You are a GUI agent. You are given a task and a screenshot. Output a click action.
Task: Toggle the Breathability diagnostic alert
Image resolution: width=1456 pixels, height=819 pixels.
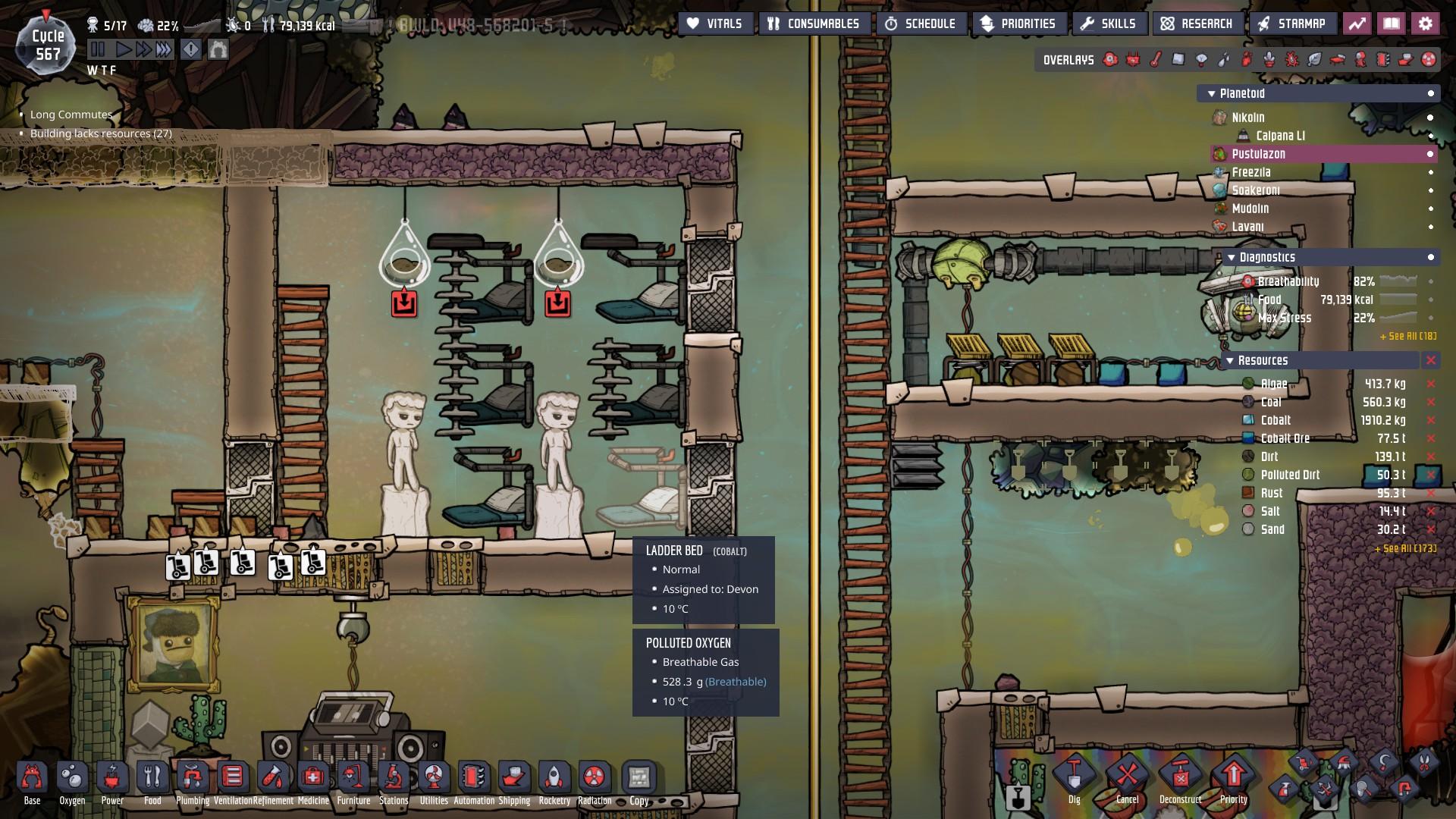(1432, 281)
